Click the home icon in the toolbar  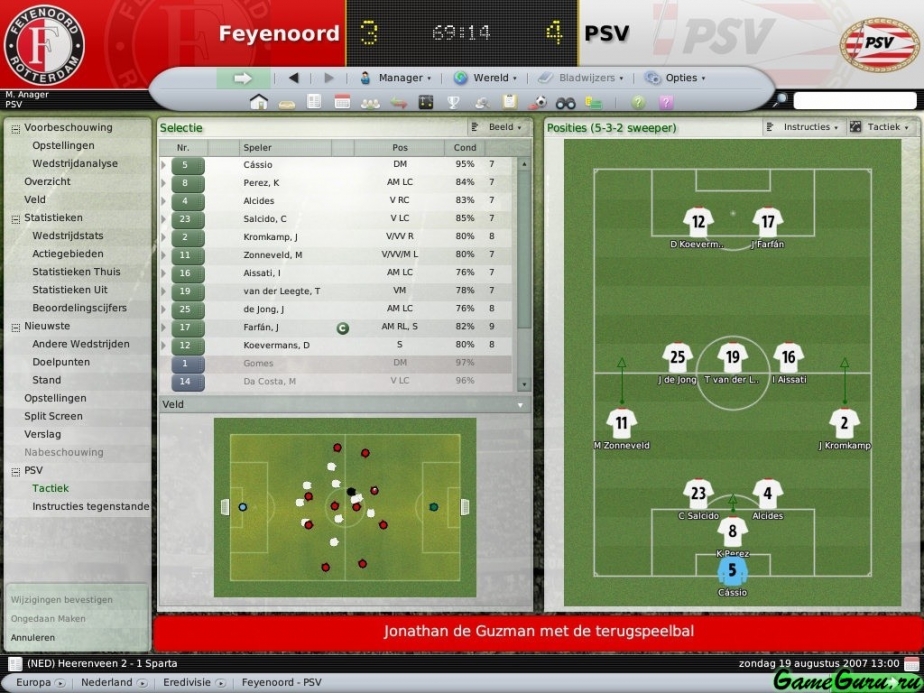click(x=258, y=102)
